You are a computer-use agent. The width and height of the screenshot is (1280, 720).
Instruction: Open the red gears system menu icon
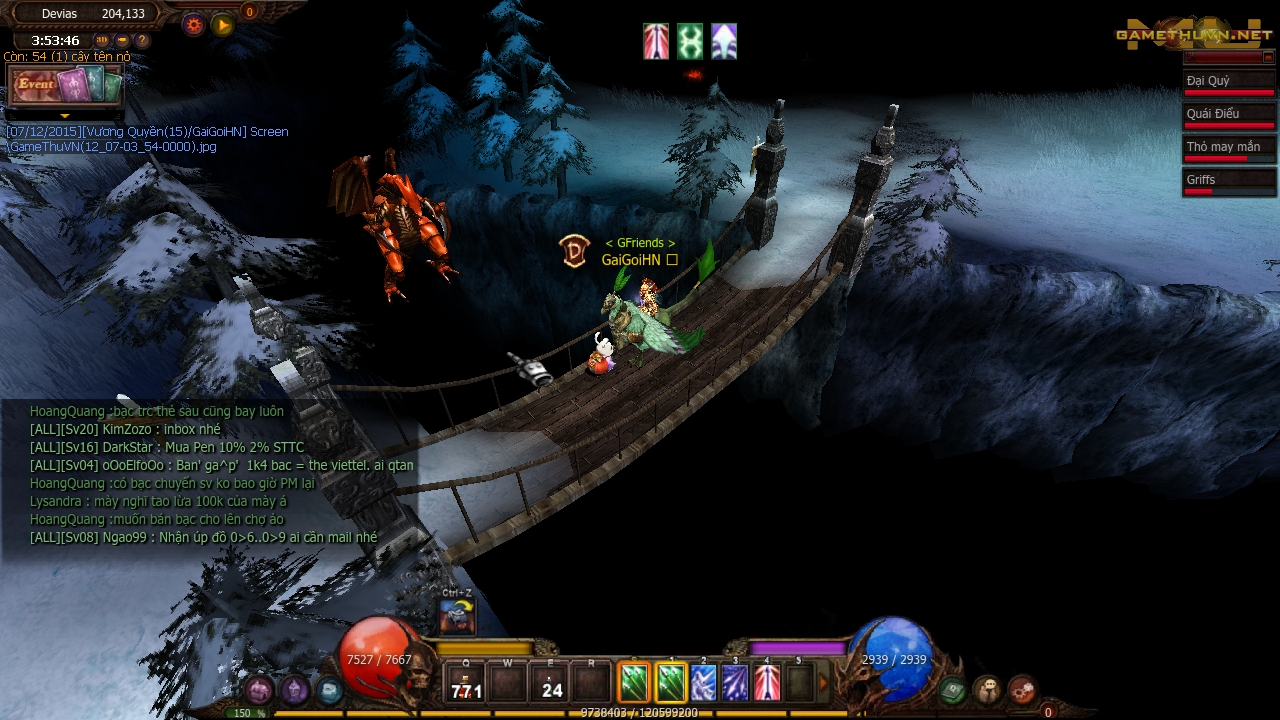[x=1021, y=689]
